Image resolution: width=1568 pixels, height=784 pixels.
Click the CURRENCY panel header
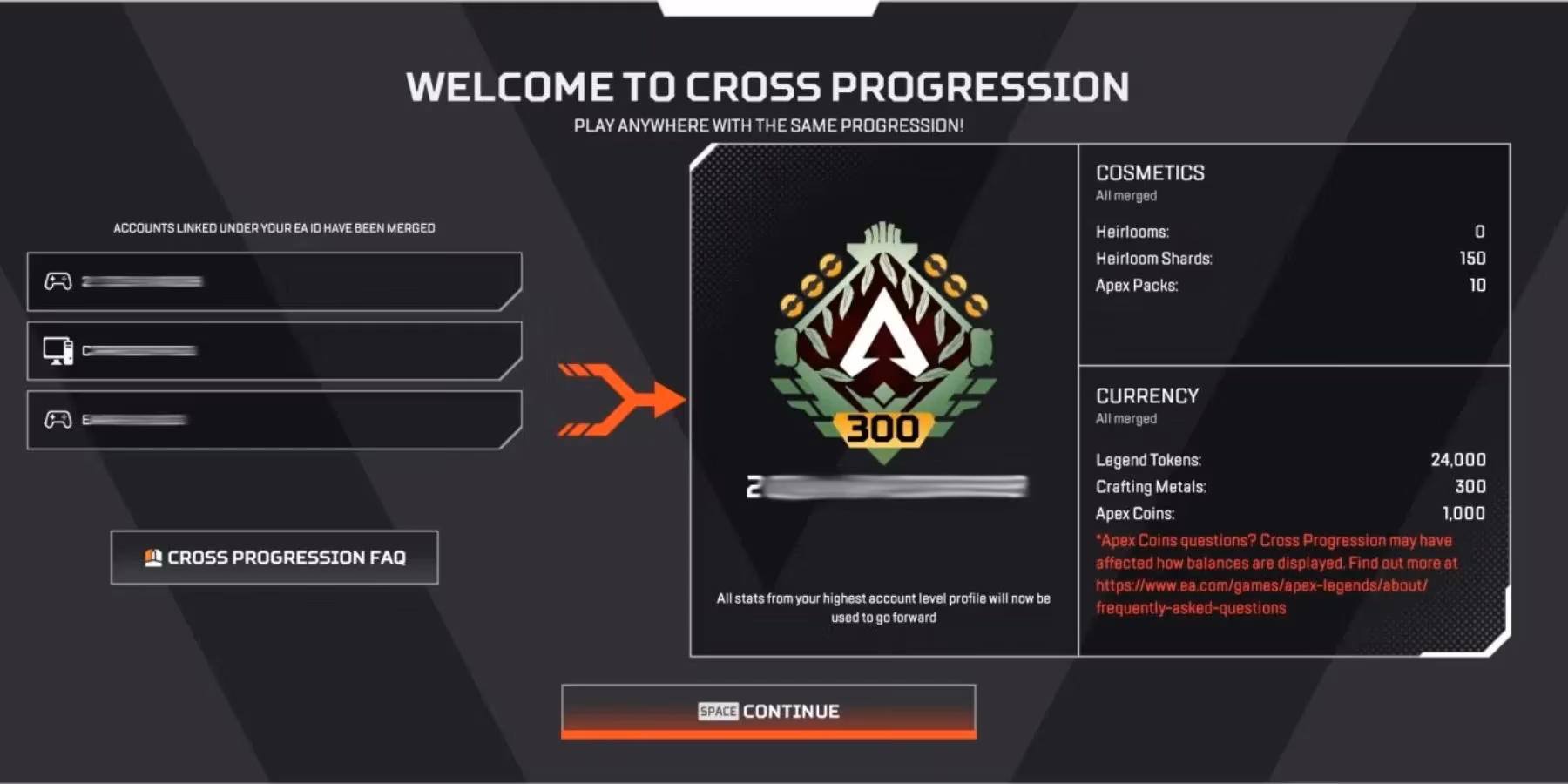(1145, 395)
